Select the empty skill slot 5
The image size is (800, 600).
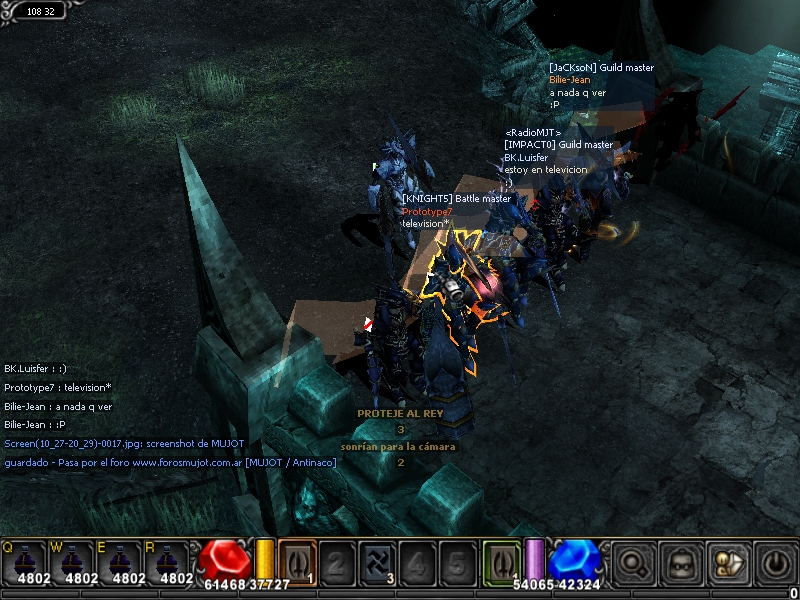(x=457, y=562)
